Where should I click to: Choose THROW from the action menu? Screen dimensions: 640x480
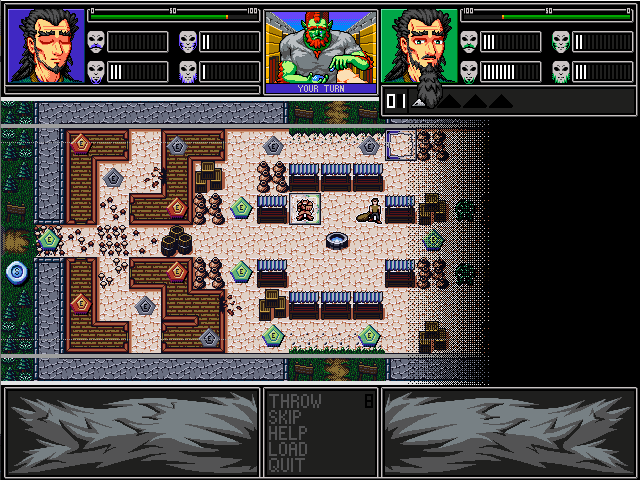pos(295,402)
